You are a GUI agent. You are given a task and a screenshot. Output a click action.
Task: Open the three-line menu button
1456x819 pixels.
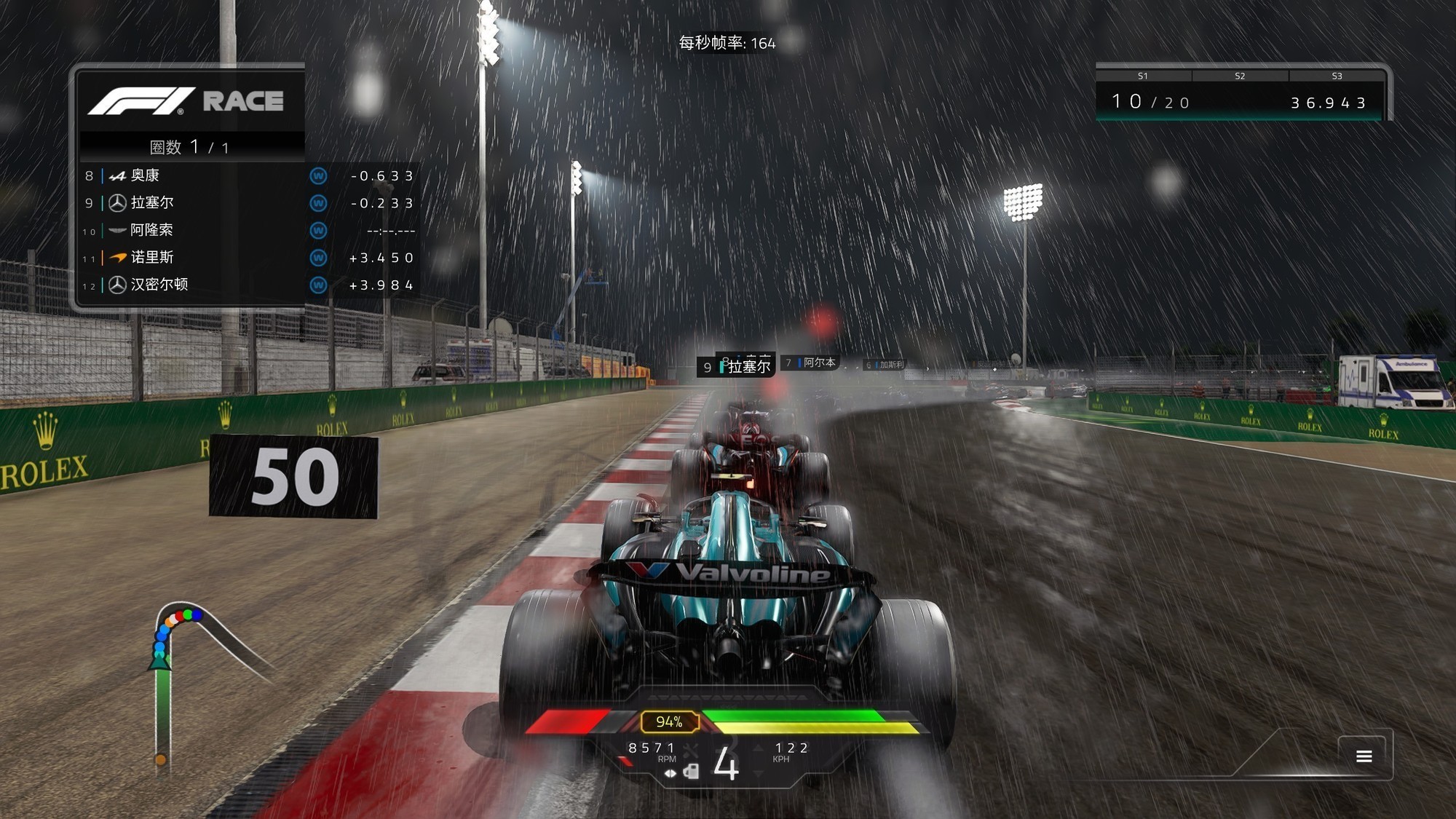[x=1364, y=756]
